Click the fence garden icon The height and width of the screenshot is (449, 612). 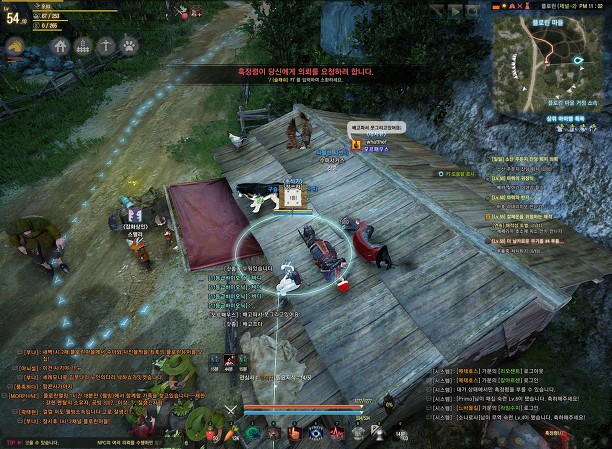click(85, 46)
